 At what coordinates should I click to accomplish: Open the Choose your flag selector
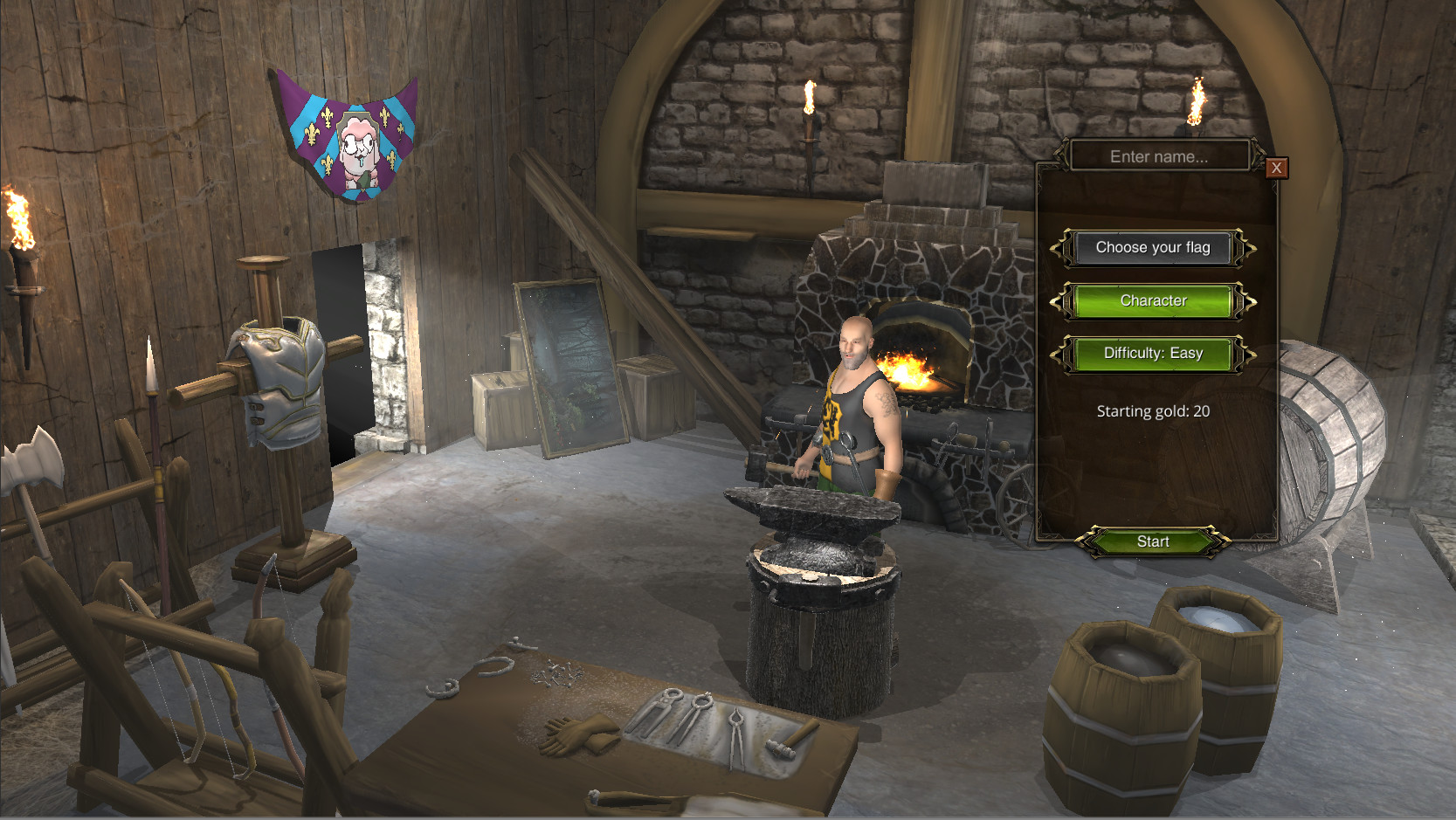1154,247
